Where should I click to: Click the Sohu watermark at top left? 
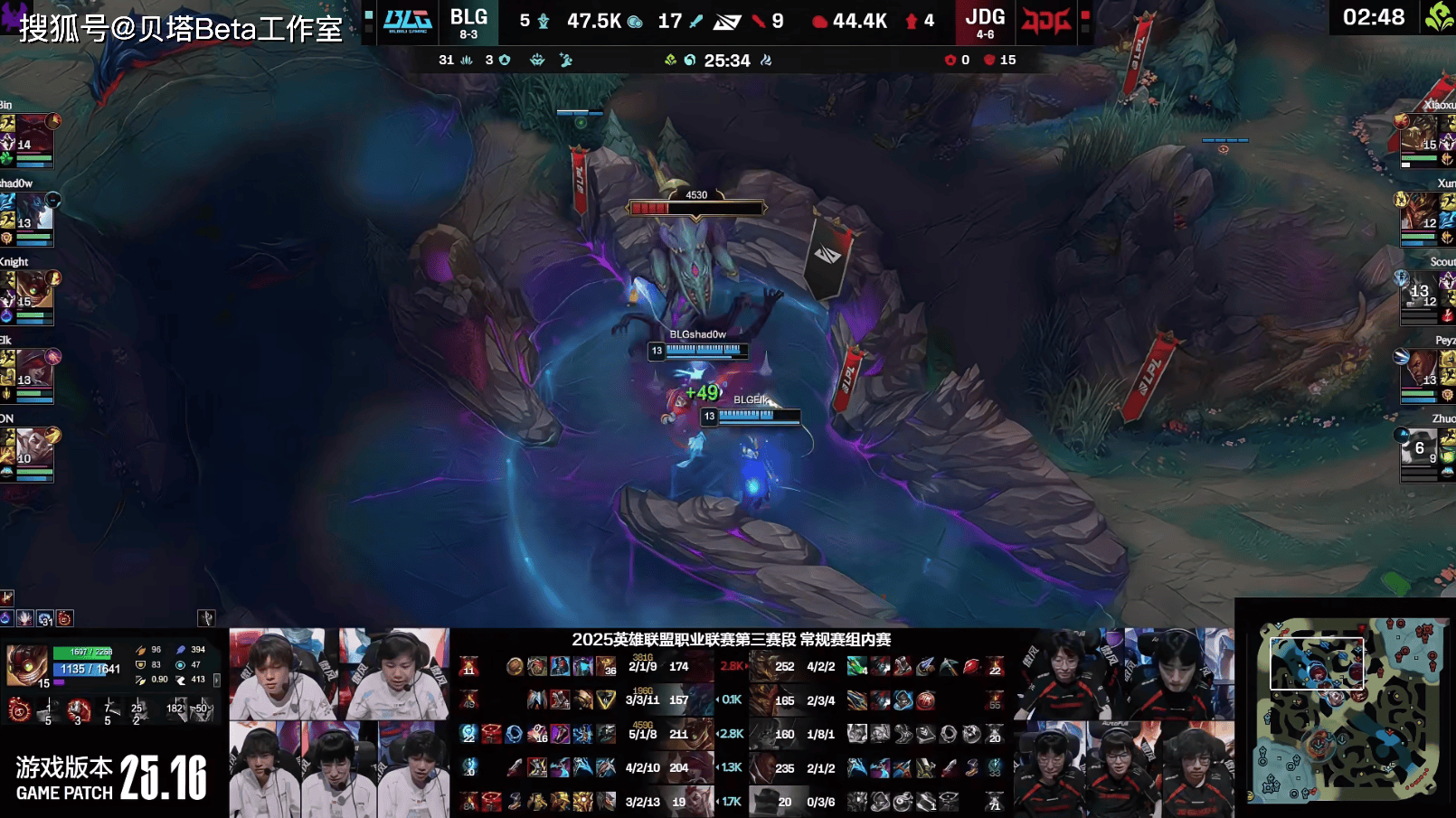pos(181,28)
